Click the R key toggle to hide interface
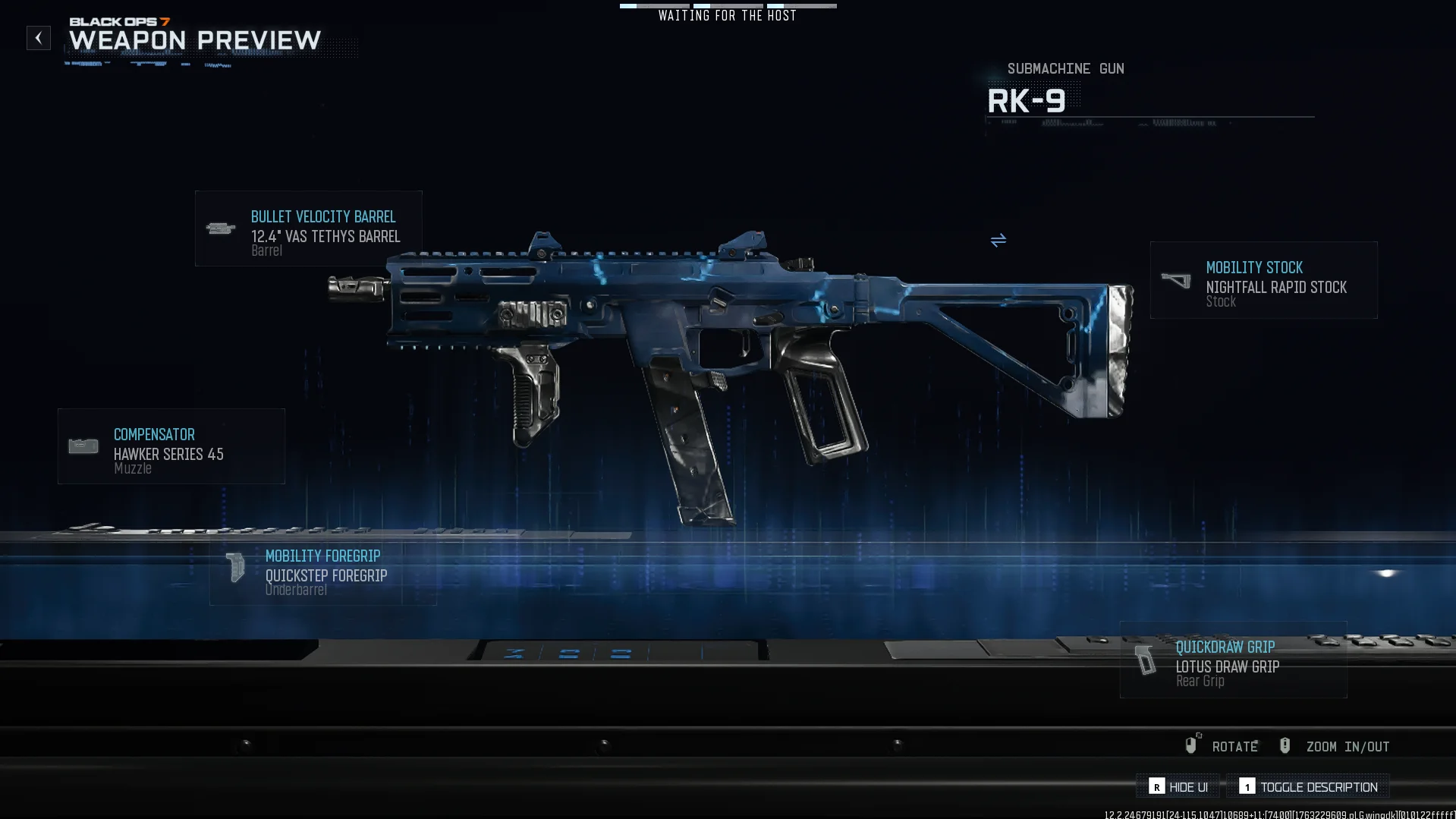This screenshot has width=1456, height=819. tap(1156, 786)
